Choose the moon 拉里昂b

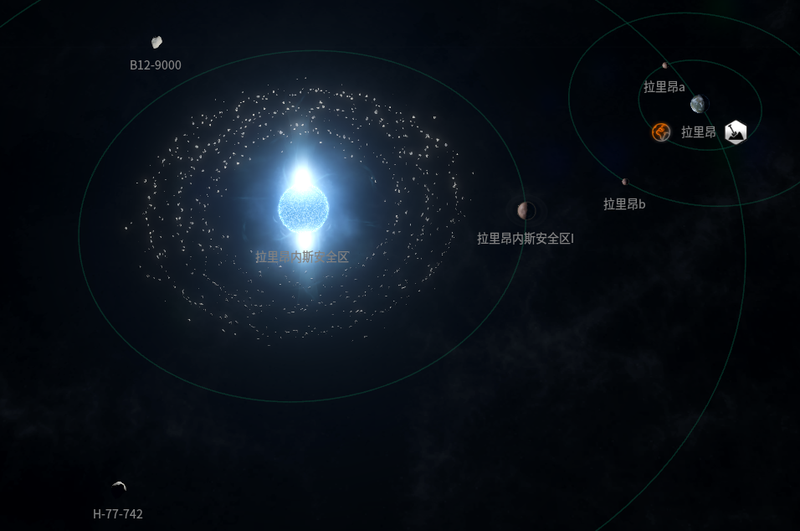point(624,182)
